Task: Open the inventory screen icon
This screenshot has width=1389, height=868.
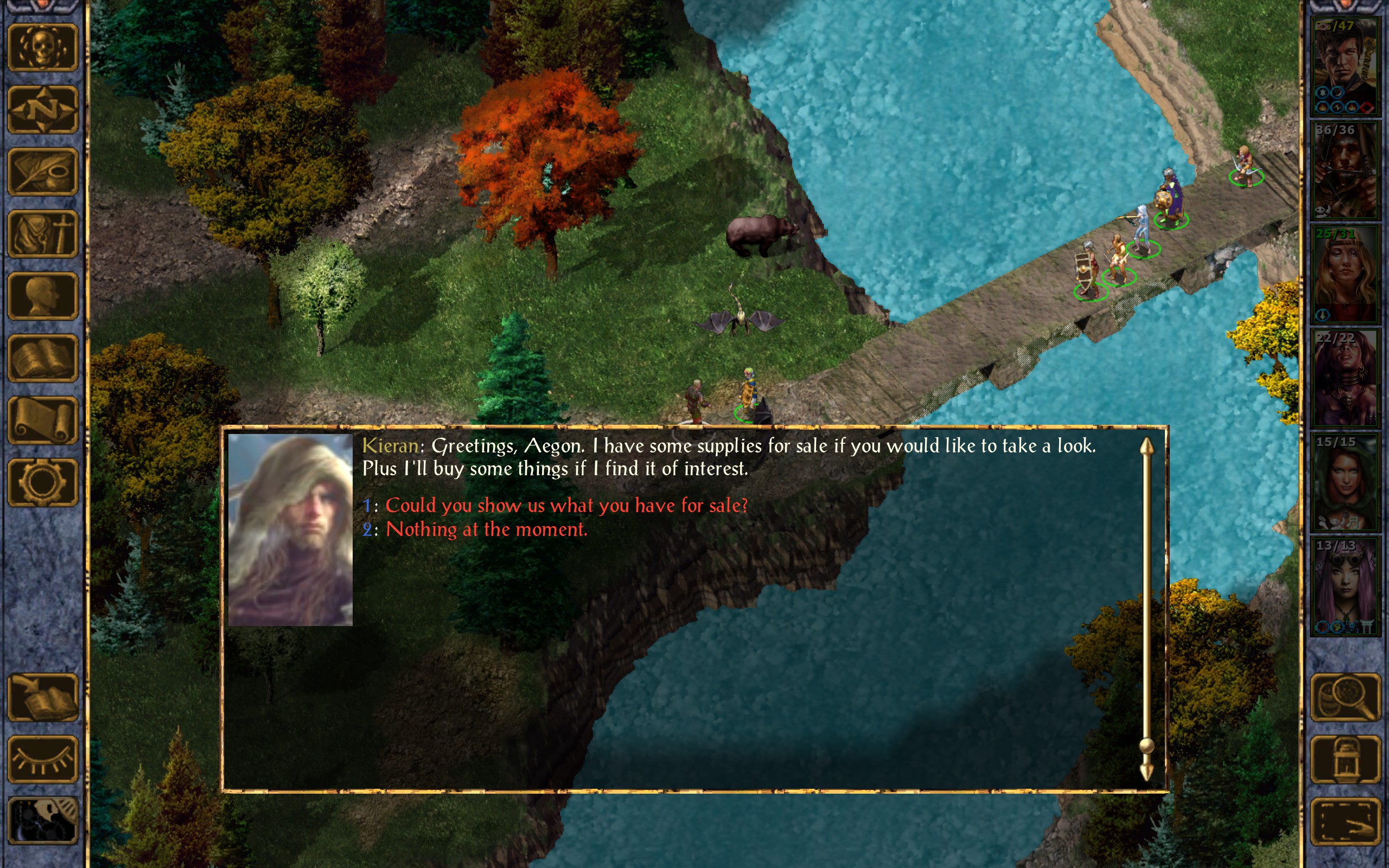Action: coord(43,234)
